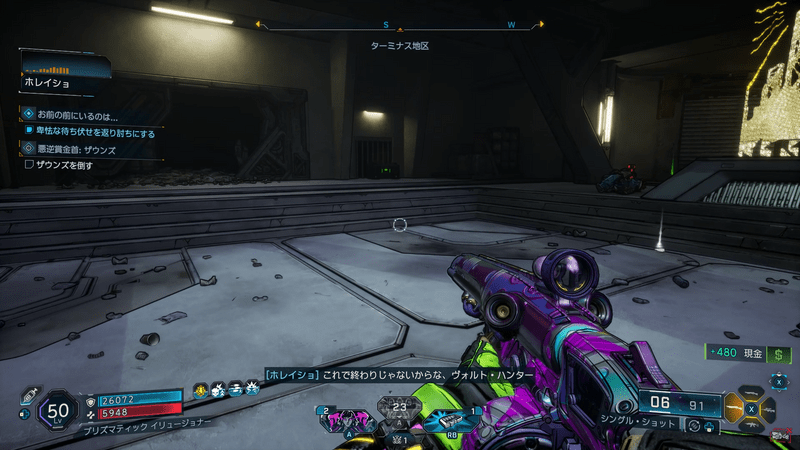Click the green cash dollar icon
Viewport: 800px width, 450px height.
pos(779,354)
